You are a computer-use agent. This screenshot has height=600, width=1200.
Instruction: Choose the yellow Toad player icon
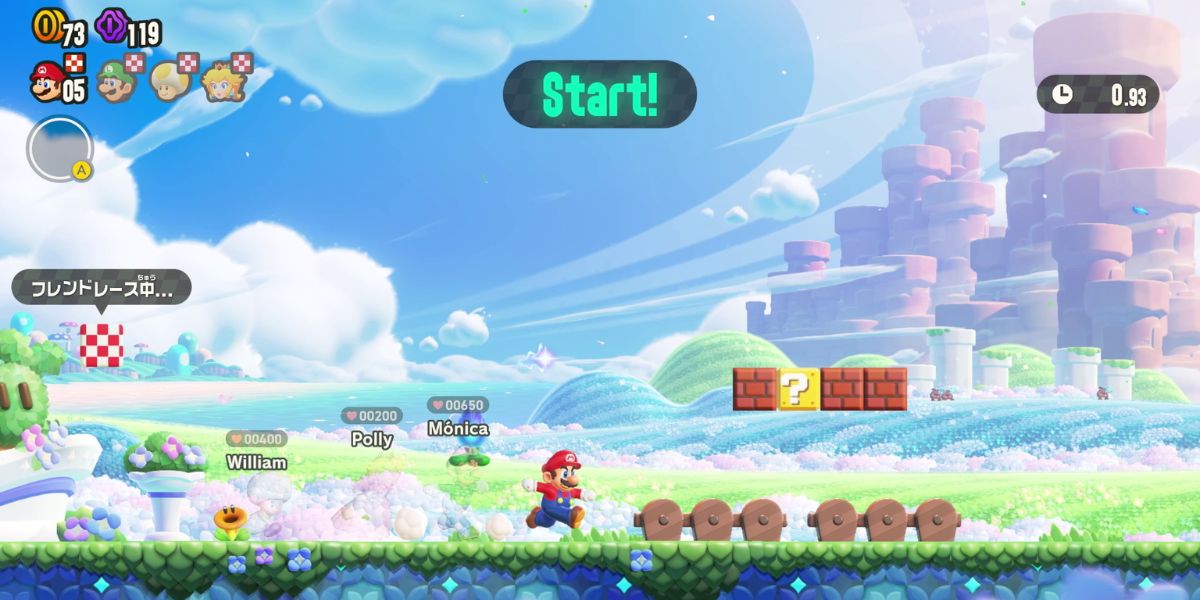coord(167,81)
